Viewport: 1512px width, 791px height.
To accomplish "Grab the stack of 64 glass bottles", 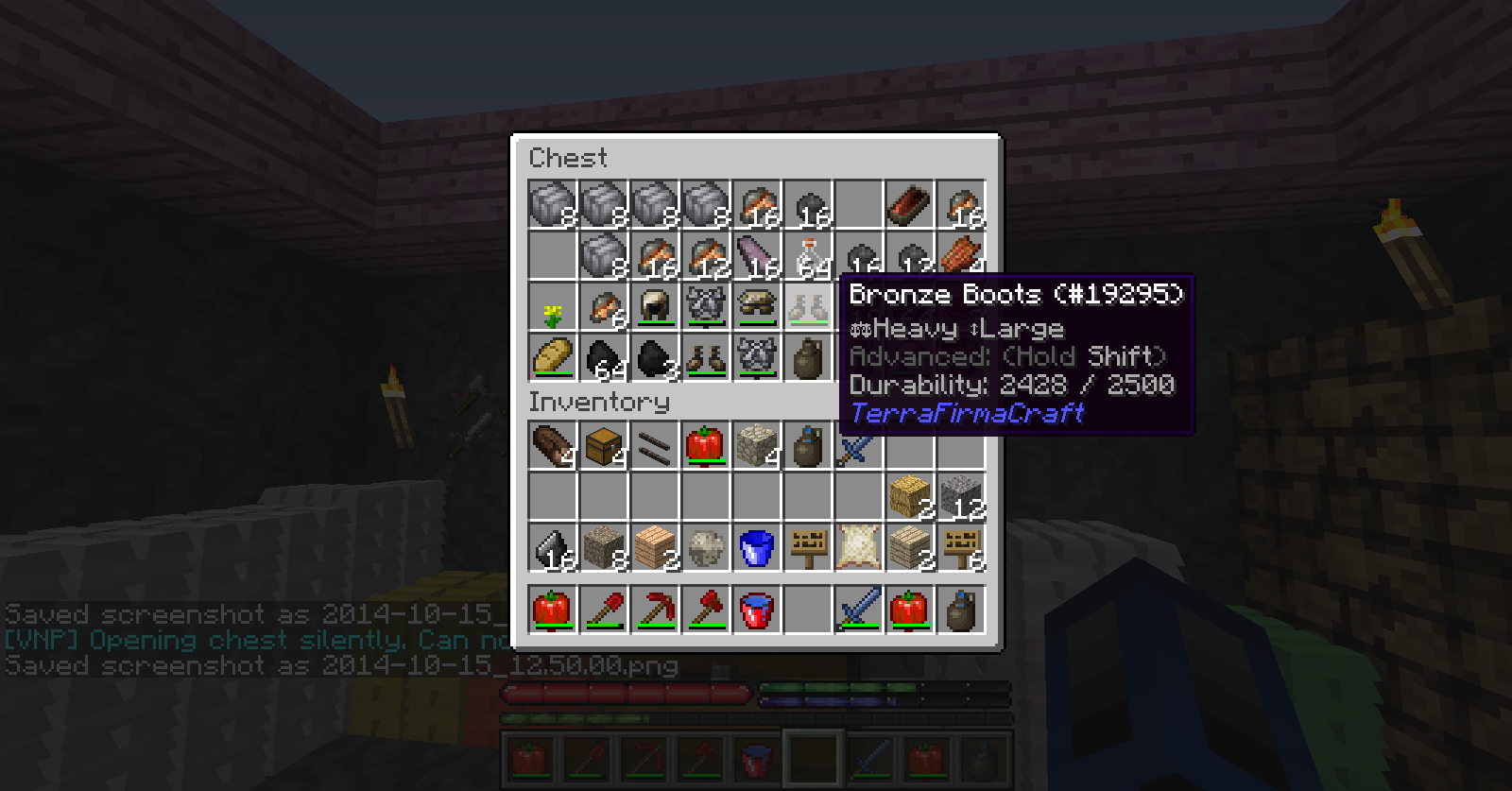I will (x=808, y=255).
